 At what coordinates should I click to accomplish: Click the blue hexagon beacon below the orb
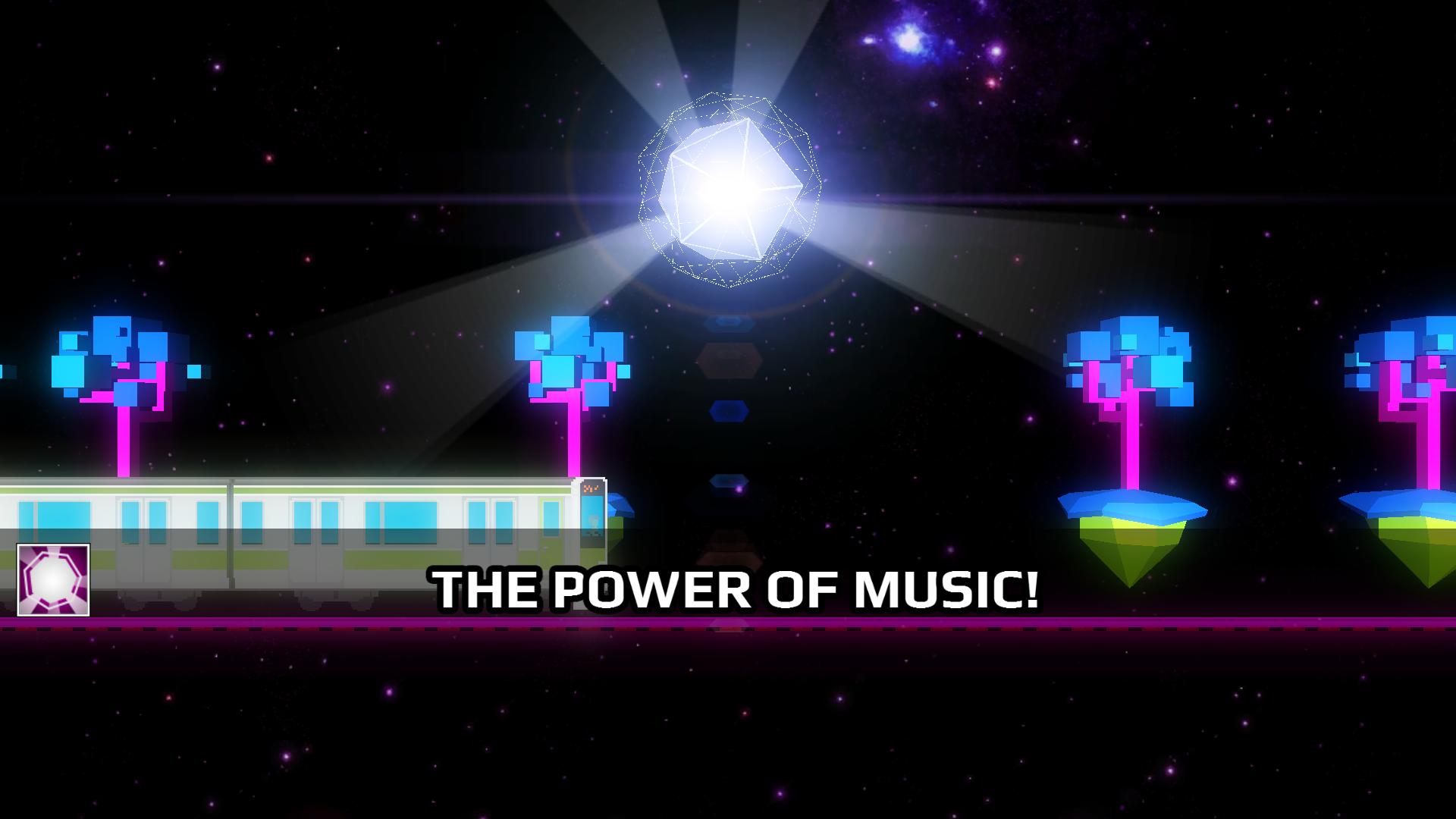point(729,410)
